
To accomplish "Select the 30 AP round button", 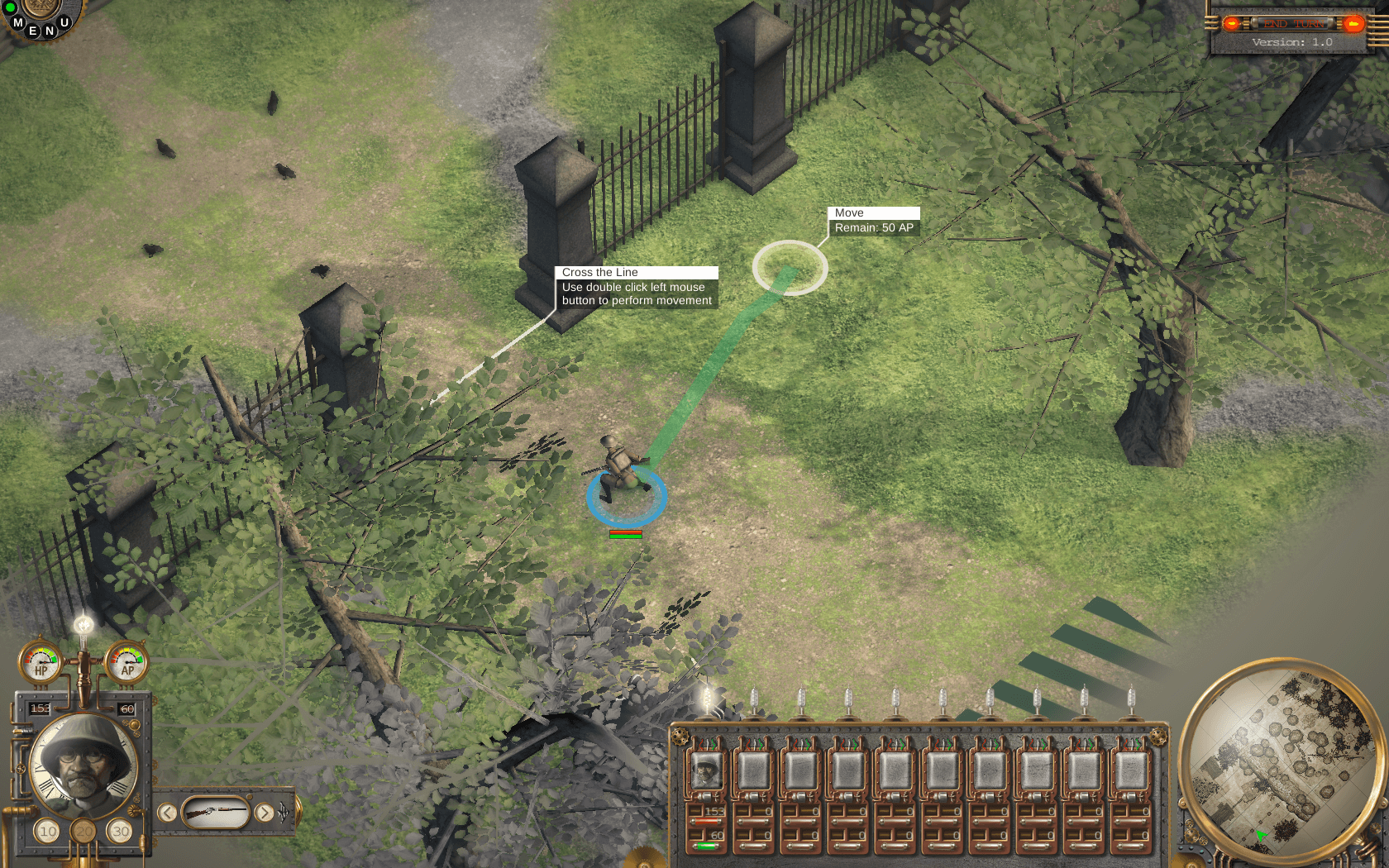I will point(121,831).
